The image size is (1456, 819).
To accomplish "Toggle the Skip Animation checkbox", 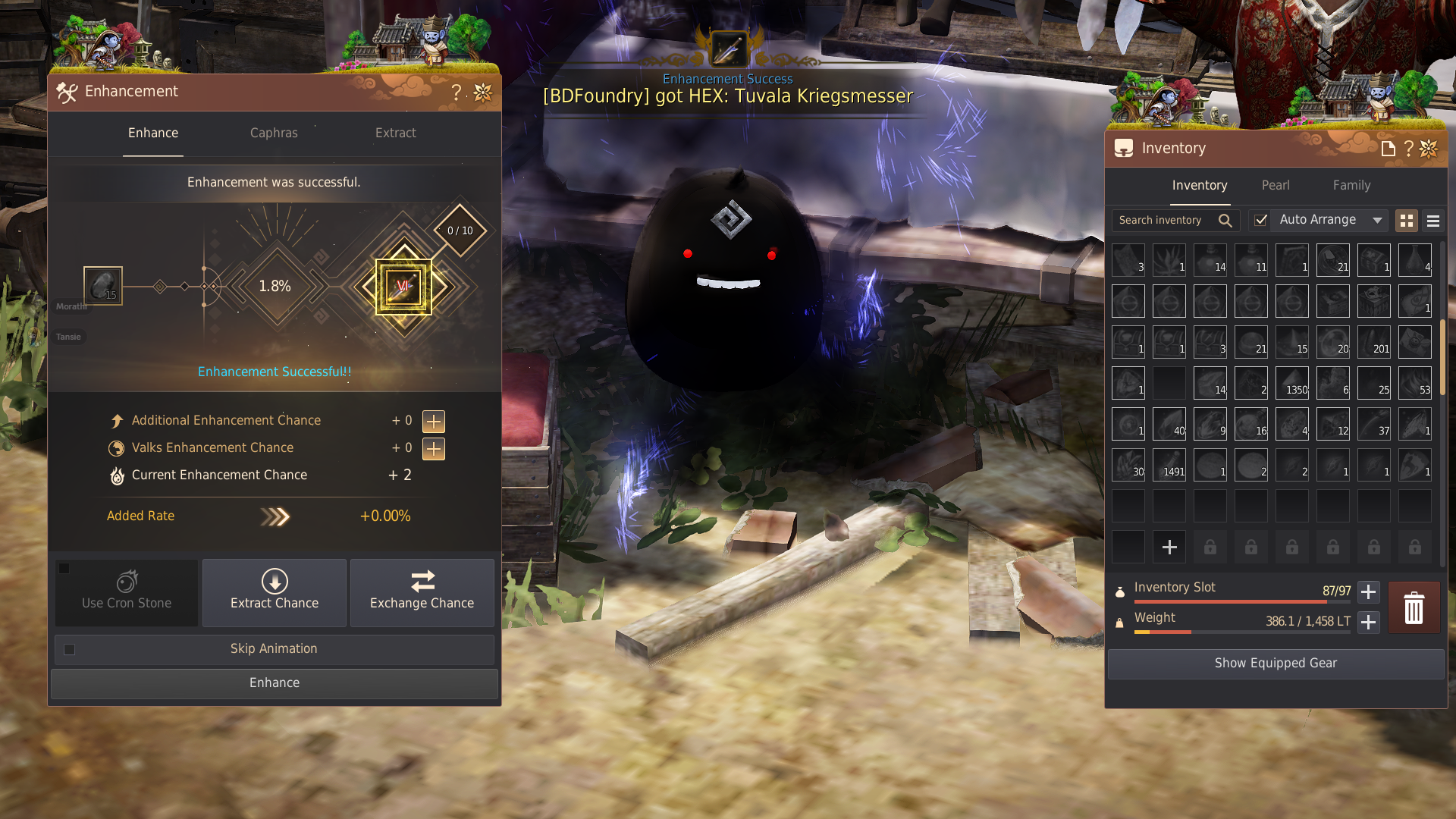I will pos(70,649).
